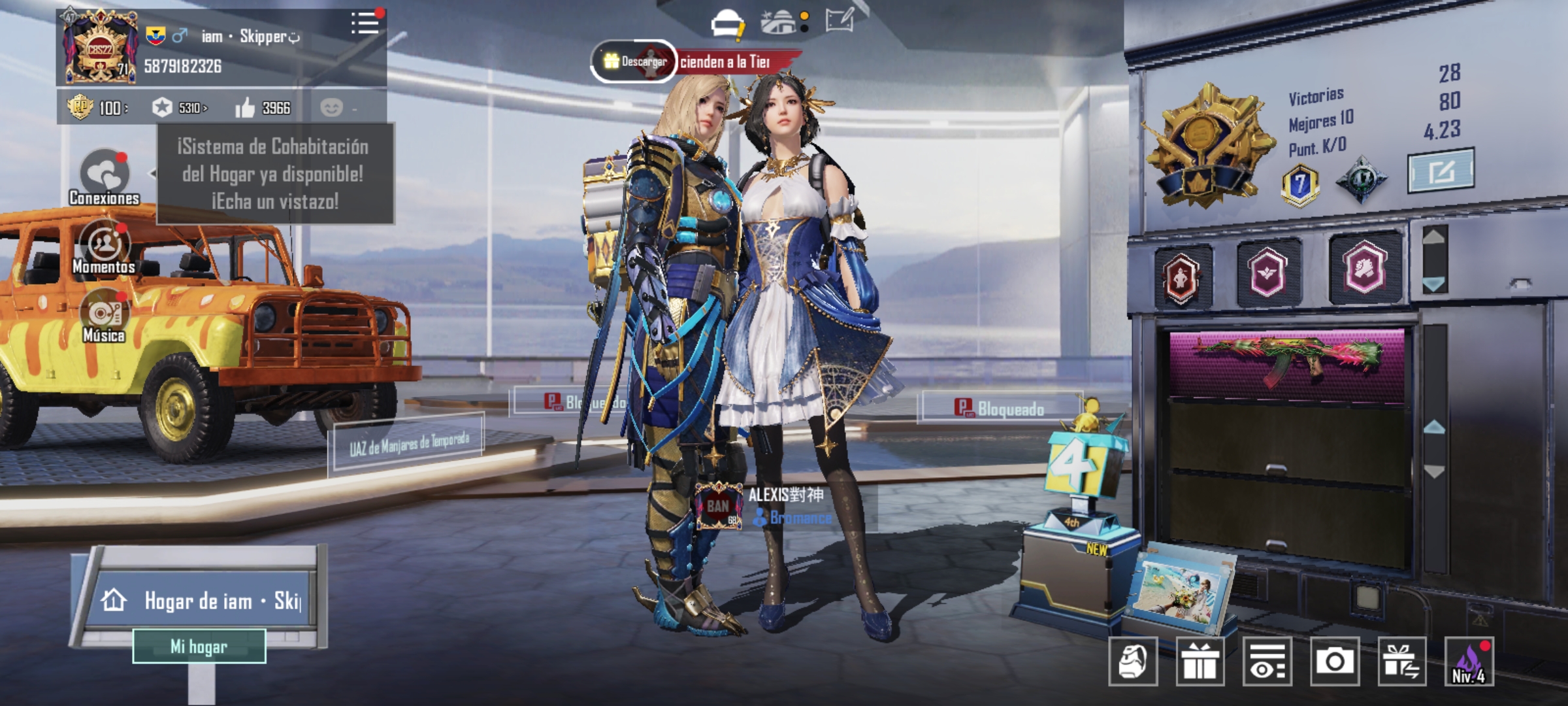Open the gift exchange arrows icon

[x=1401, y=662]
